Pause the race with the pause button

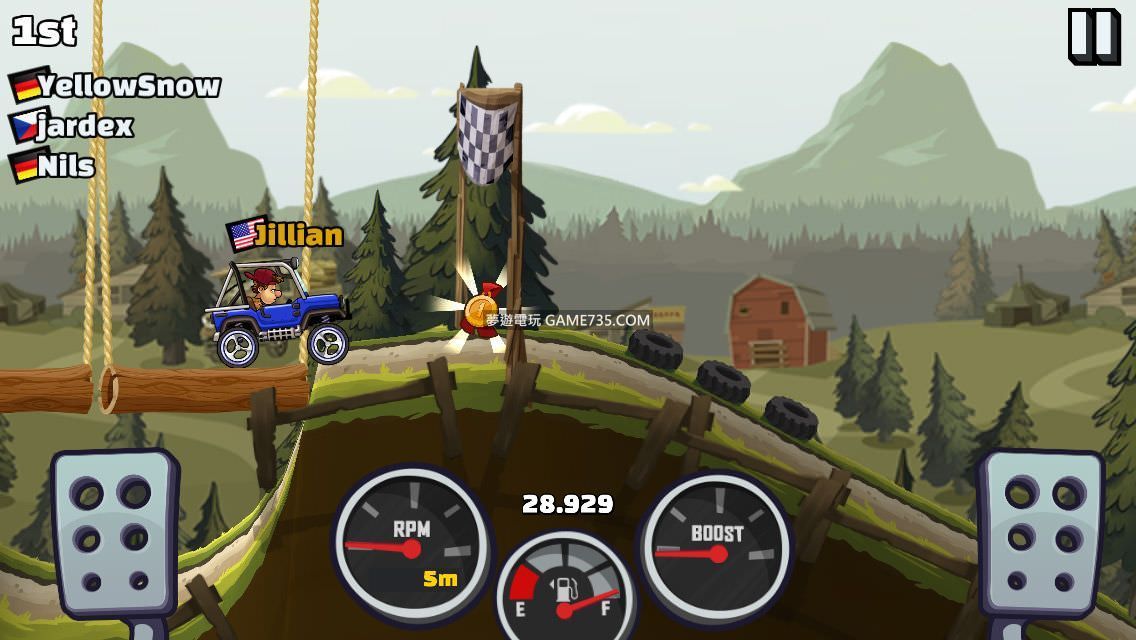1093,37
